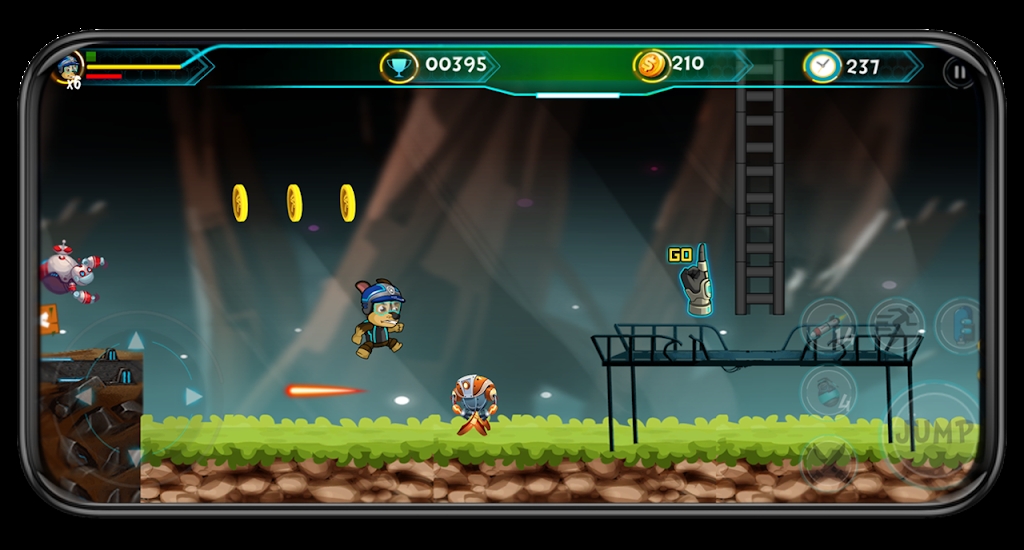Tap the d-pad up arrow
This screenshot has height=550, width=1024.
136,341
